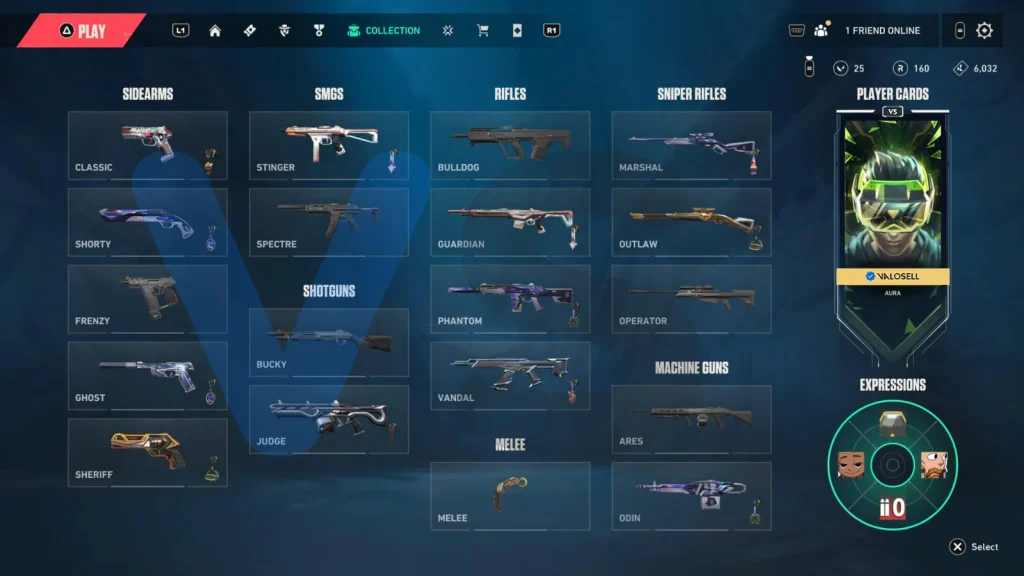Show the friends online list

pyautogui.click(x=868, y=31)
